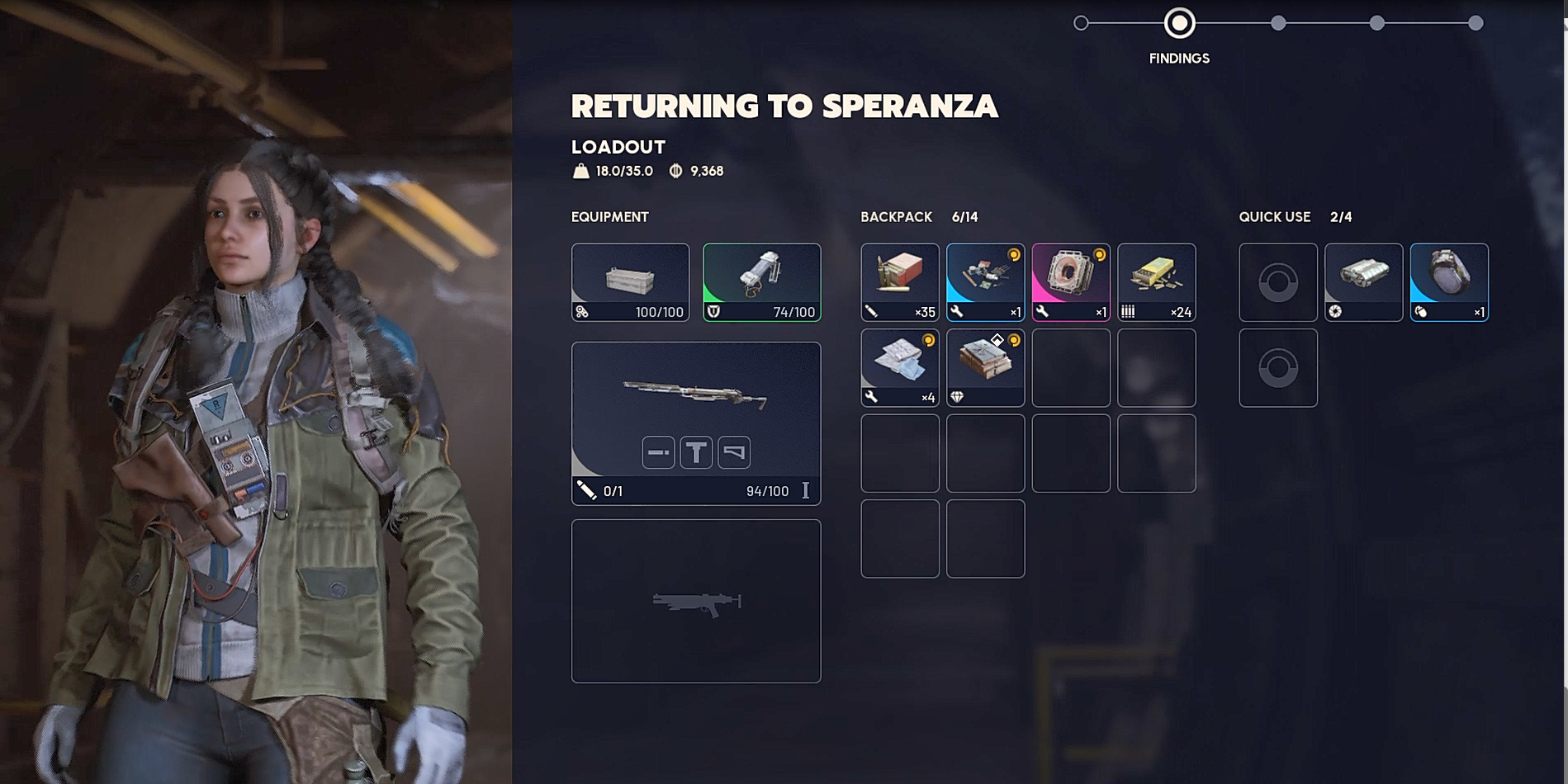
Task: Select the fabric material stack of 4
Action: 900,367
